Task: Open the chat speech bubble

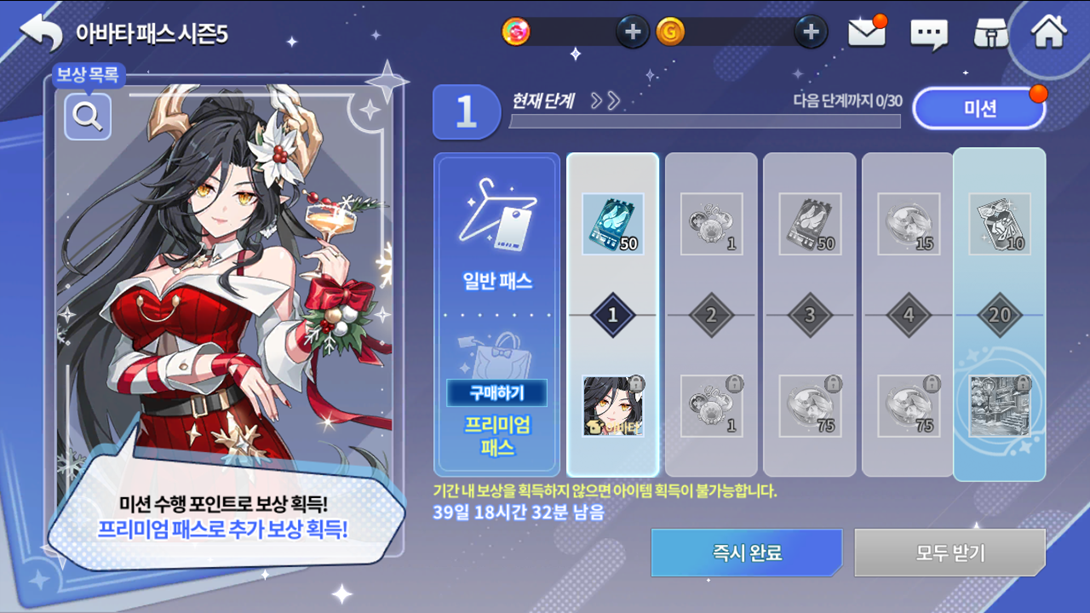Action: [928, 34]
